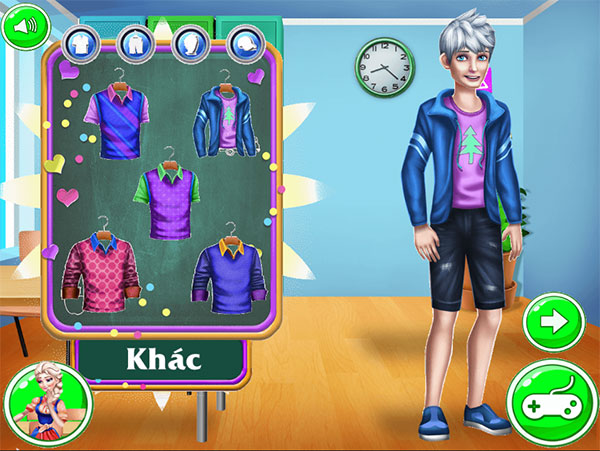Choose the blue striped polo with pink collar
The image size is (600, 451).
(x=116, y=122)
